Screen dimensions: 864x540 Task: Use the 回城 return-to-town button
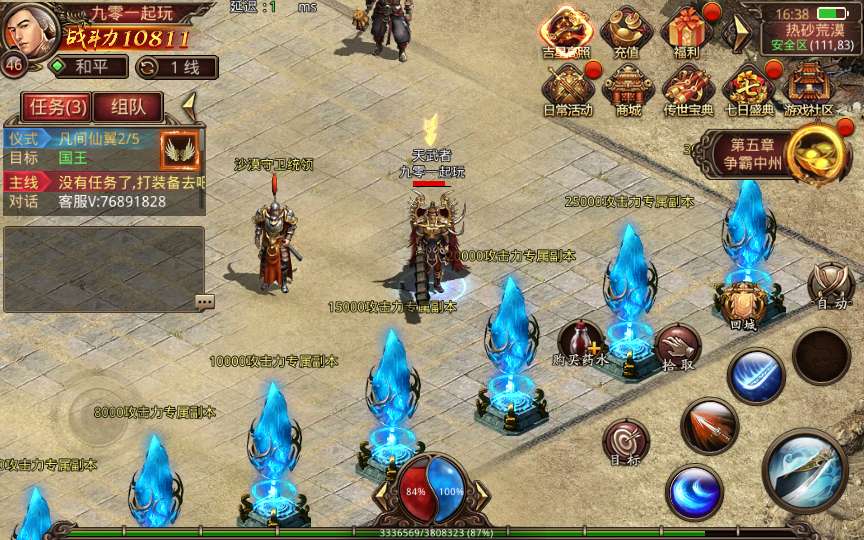(x=742, y=304)
